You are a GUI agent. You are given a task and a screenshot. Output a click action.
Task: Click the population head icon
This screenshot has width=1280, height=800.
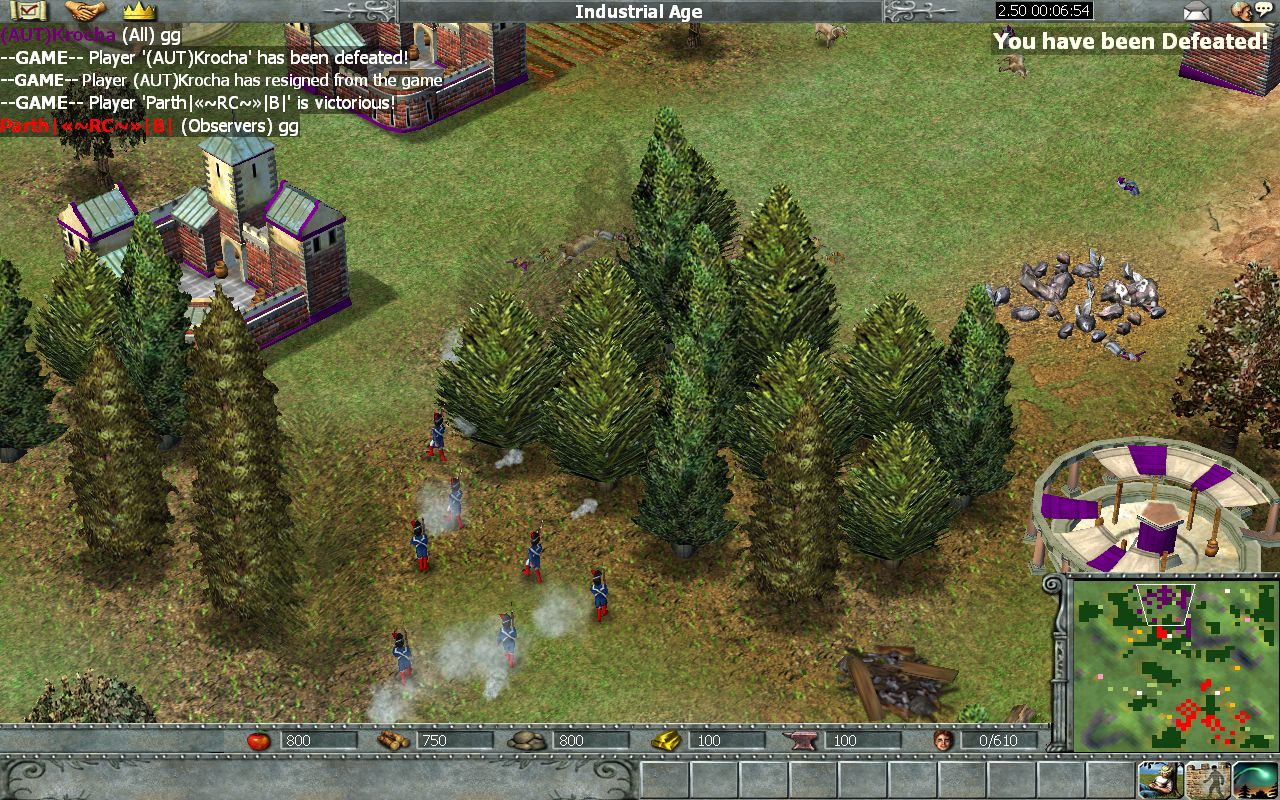pyautogui.click(x=942, y=740)
